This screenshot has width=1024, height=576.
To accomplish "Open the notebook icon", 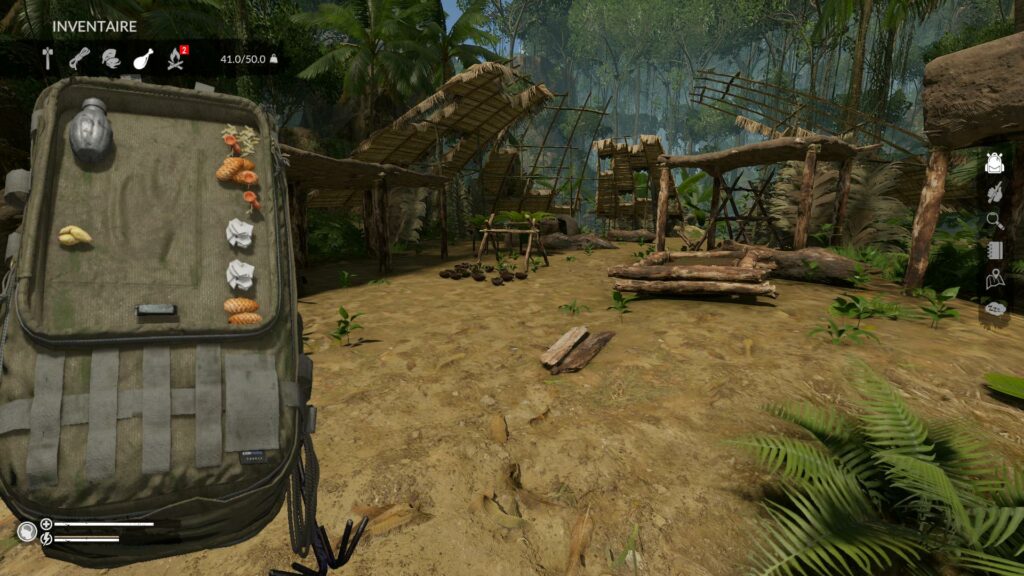I will (994, 250).
